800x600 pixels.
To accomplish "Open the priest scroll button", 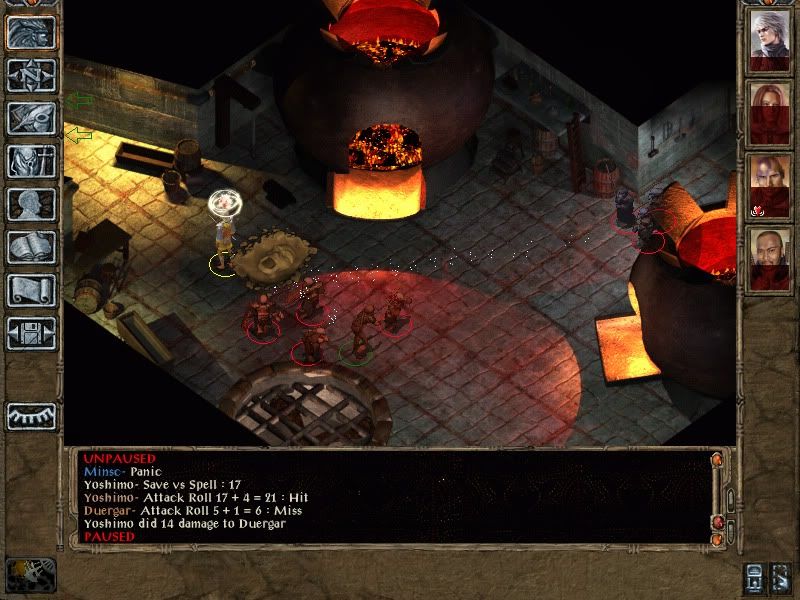I will coord(31,290).
